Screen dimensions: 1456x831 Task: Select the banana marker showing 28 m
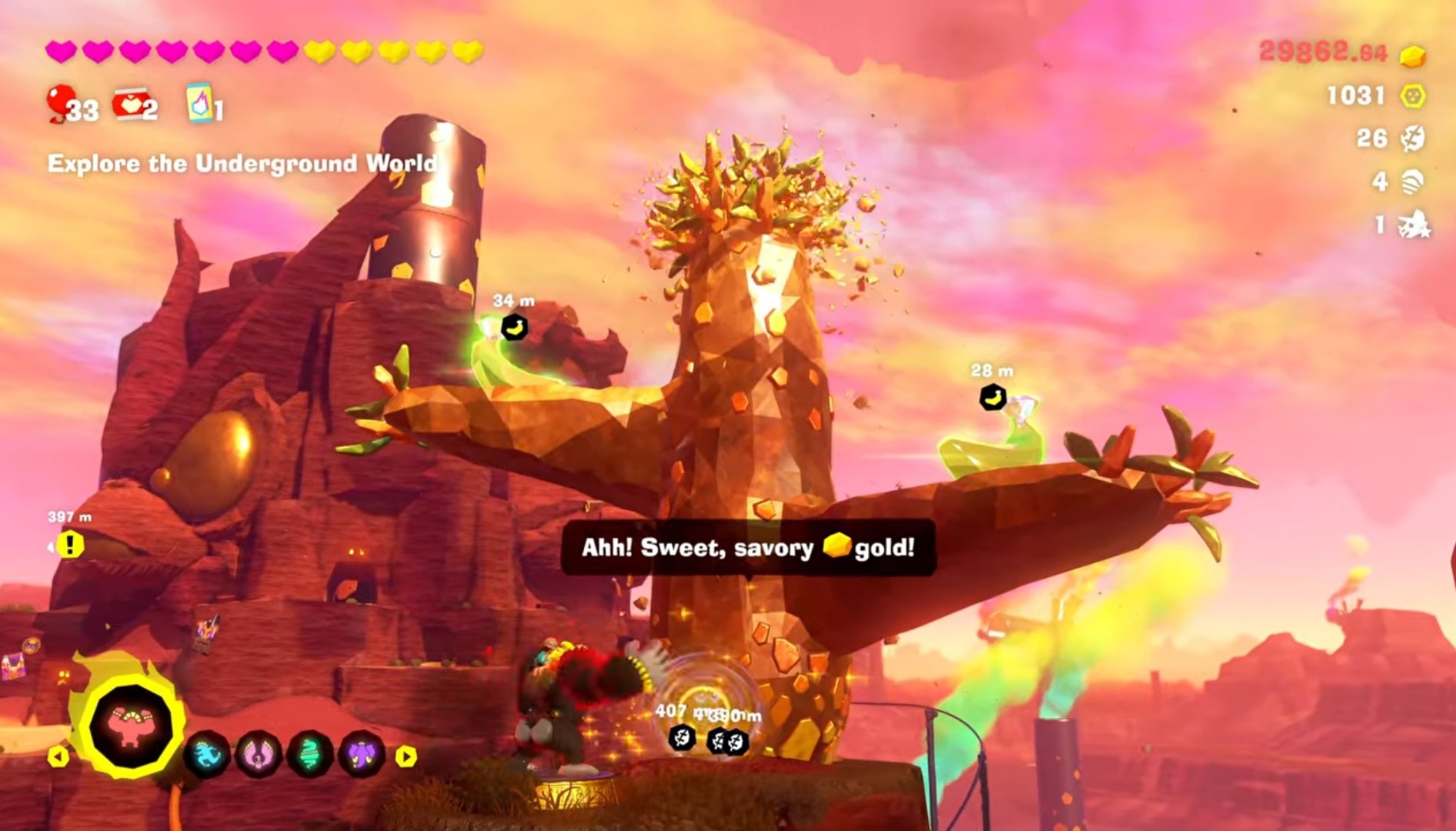click(993, 398)
